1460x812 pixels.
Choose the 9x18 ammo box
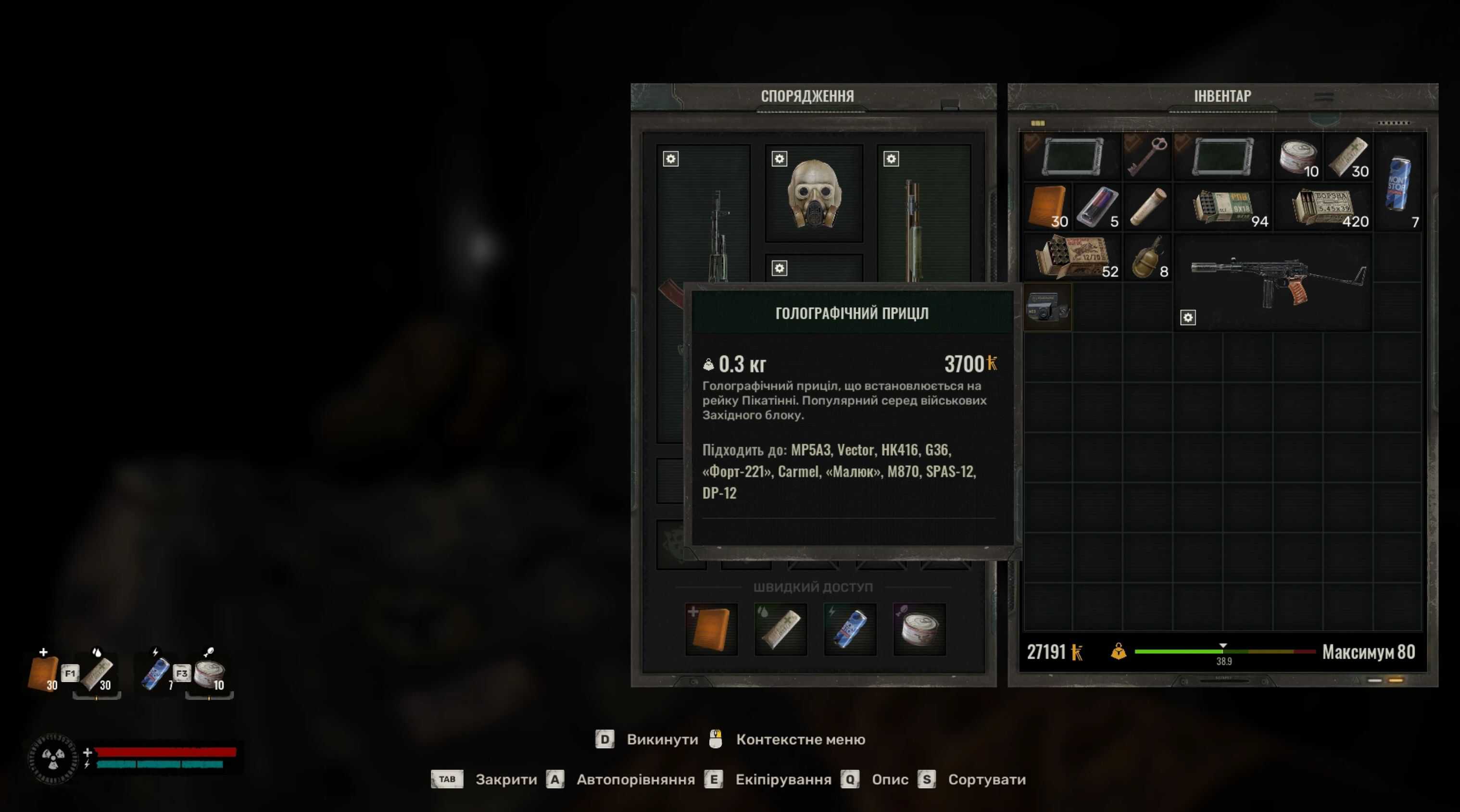point(1223,207)
